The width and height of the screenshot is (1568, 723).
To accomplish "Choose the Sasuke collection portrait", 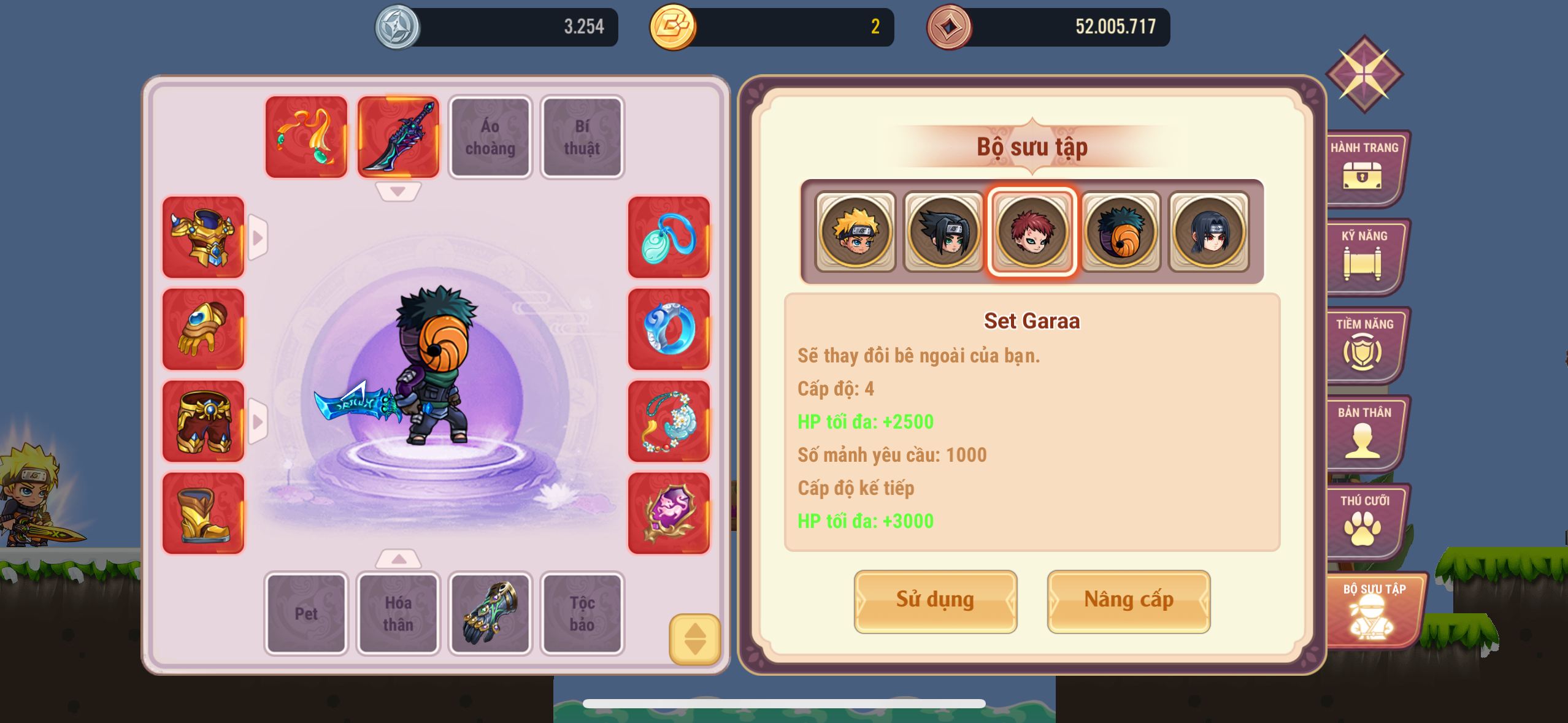I will click(x=943, y=232).
